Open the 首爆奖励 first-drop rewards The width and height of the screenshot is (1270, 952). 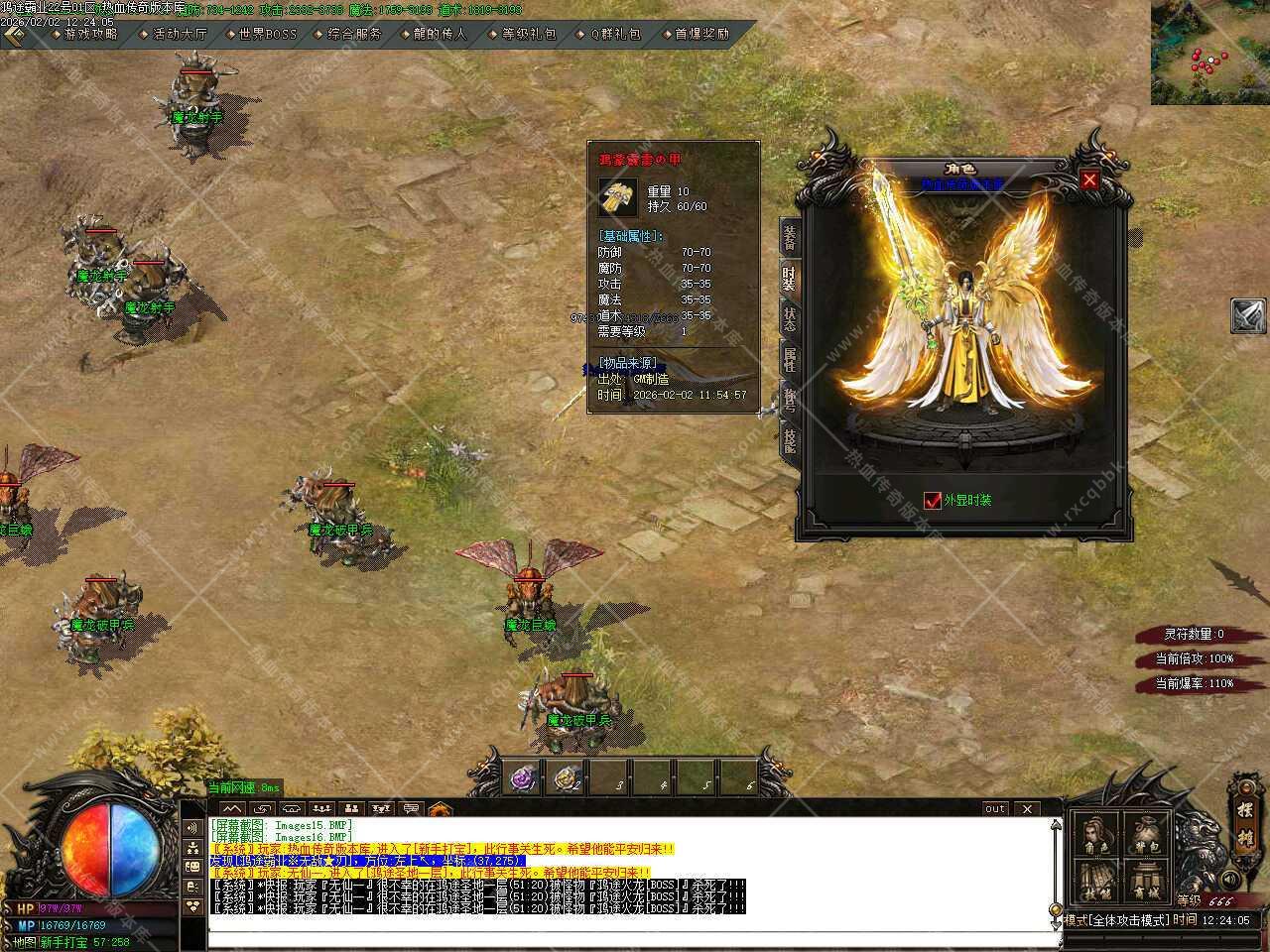point(701,34)
